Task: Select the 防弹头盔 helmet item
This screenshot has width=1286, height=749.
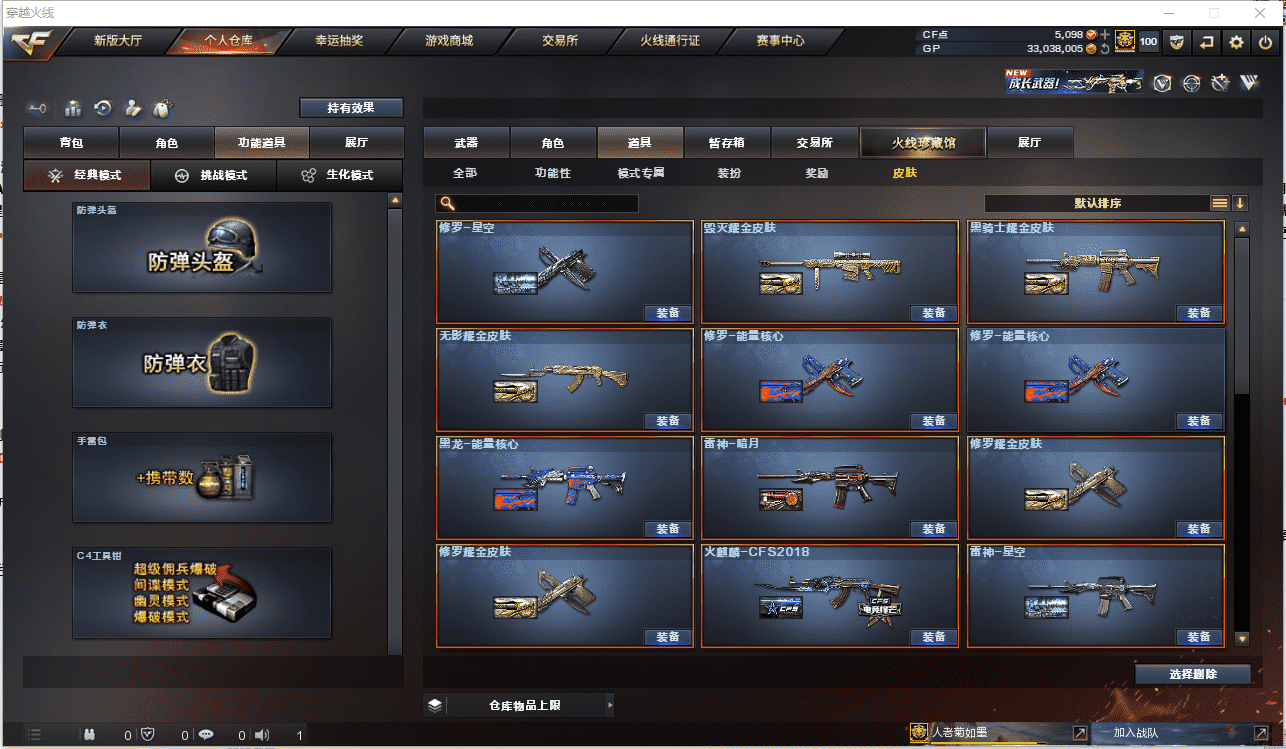Action: click(x=202, y=248)
